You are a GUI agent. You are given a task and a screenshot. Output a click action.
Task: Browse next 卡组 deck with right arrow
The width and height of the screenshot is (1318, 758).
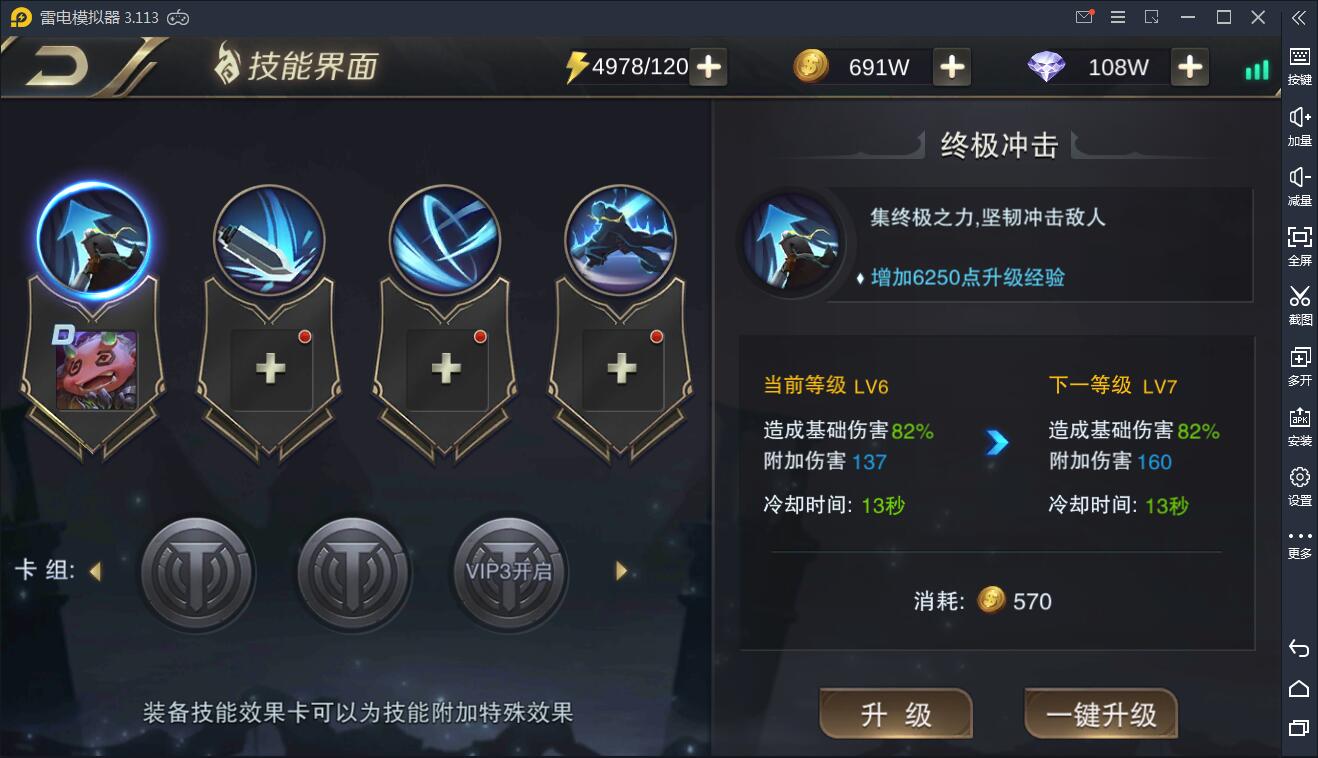point(621,571)
